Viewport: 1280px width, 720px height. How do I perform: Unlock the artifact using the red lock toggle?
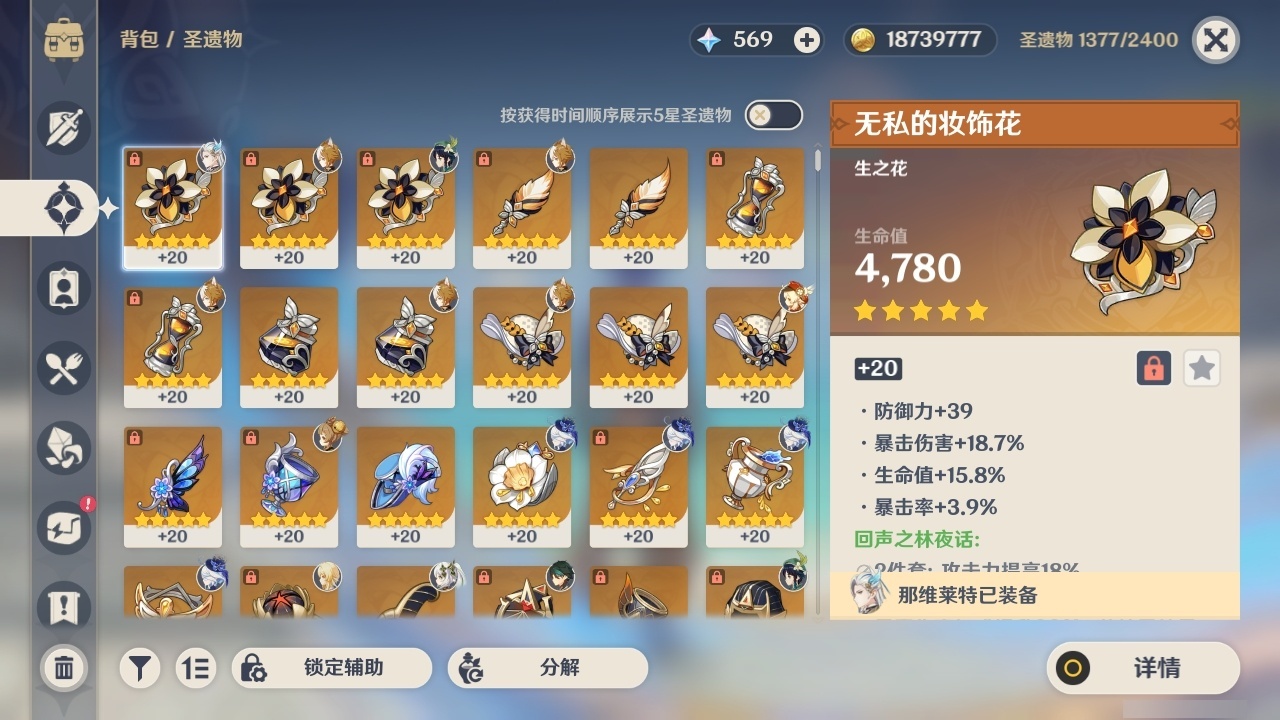pos(1152,368)
